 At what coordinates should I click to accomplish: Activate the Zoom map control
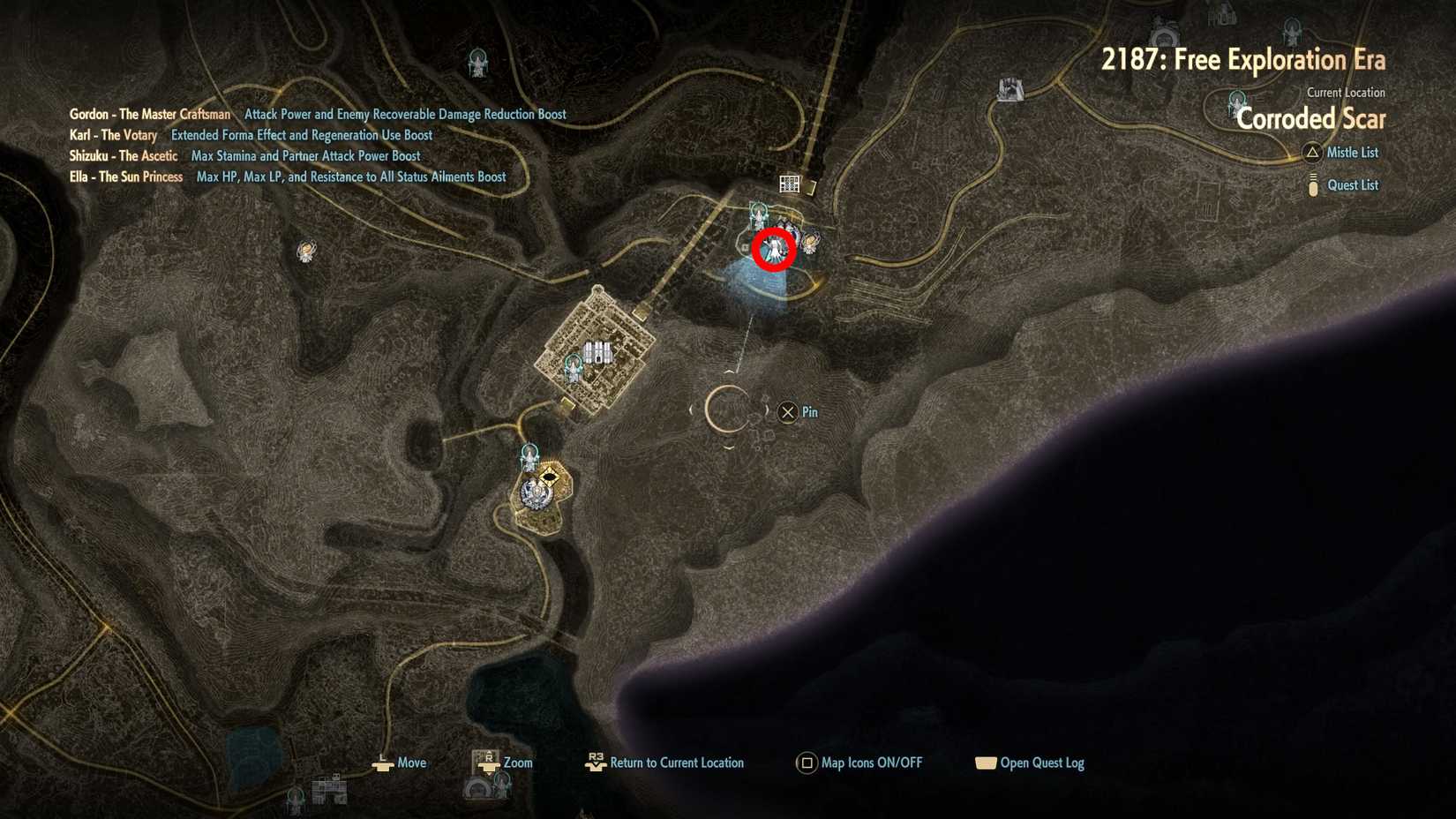point(487,763)
